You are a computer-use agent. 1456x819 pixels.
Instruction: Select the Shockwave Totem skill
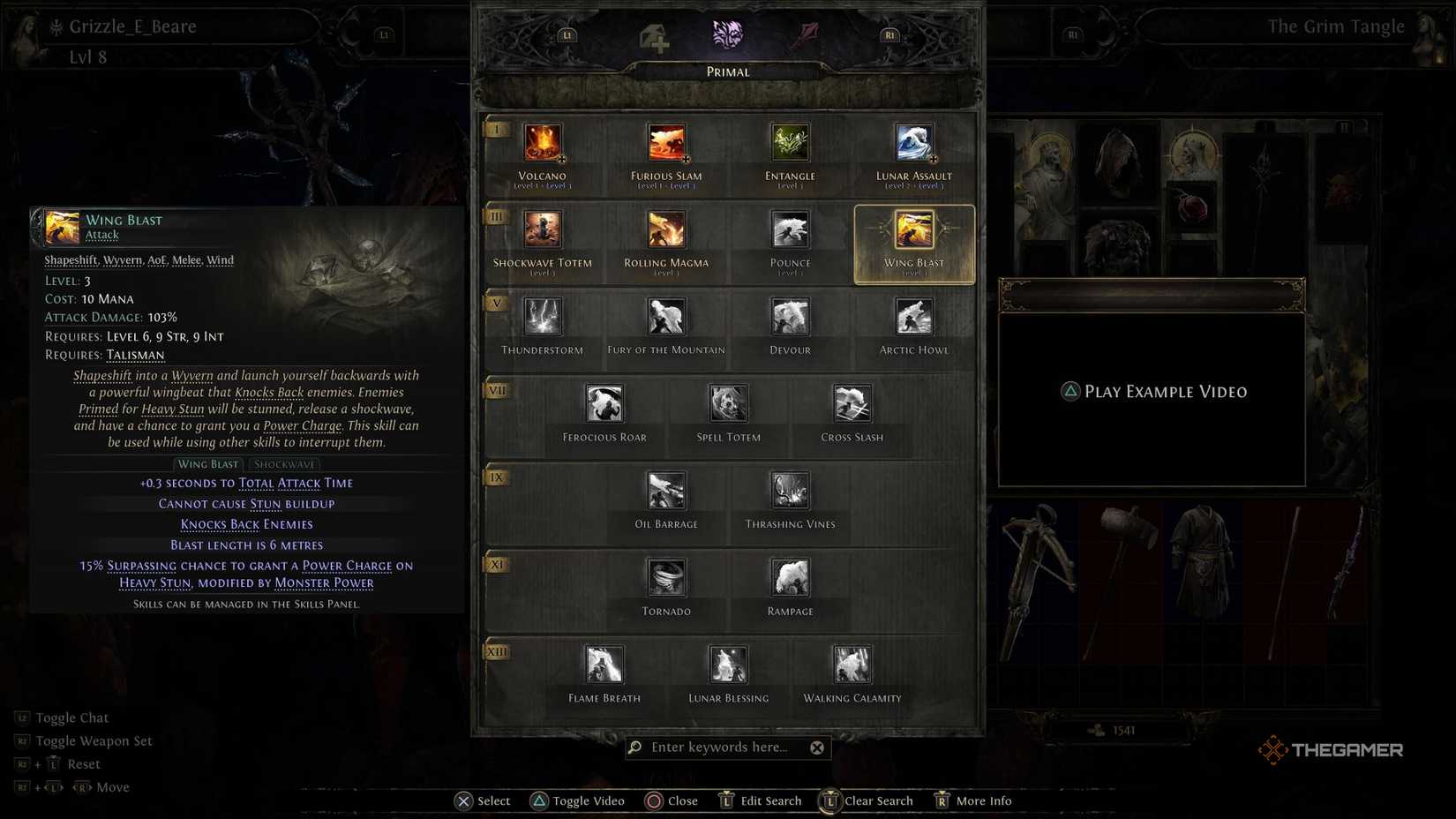coord(542,230)
